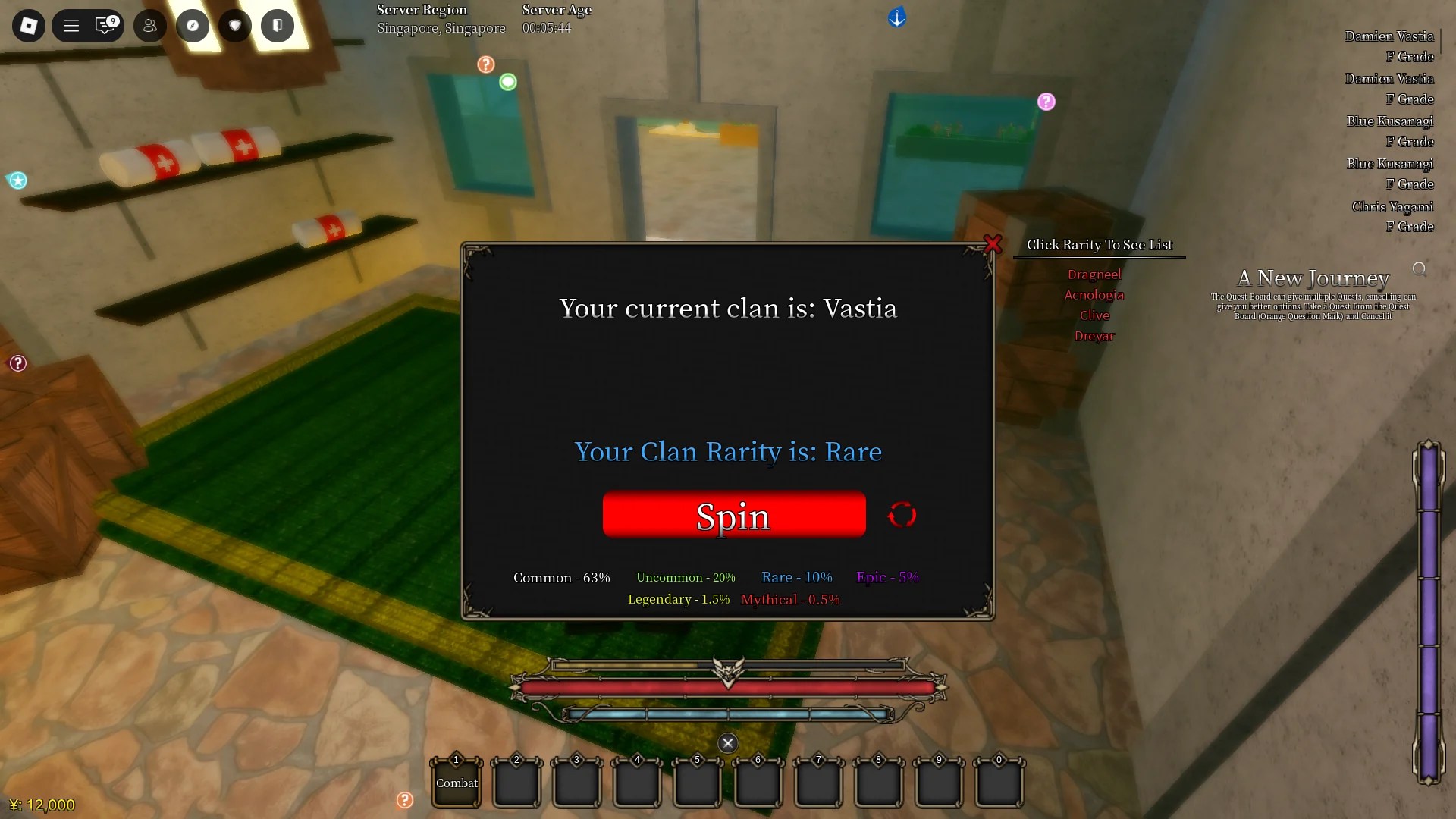1456x819 pixels.
Task: Click the teal plus marker on the left
Action: pyautogui.click(x=17, y=181)
